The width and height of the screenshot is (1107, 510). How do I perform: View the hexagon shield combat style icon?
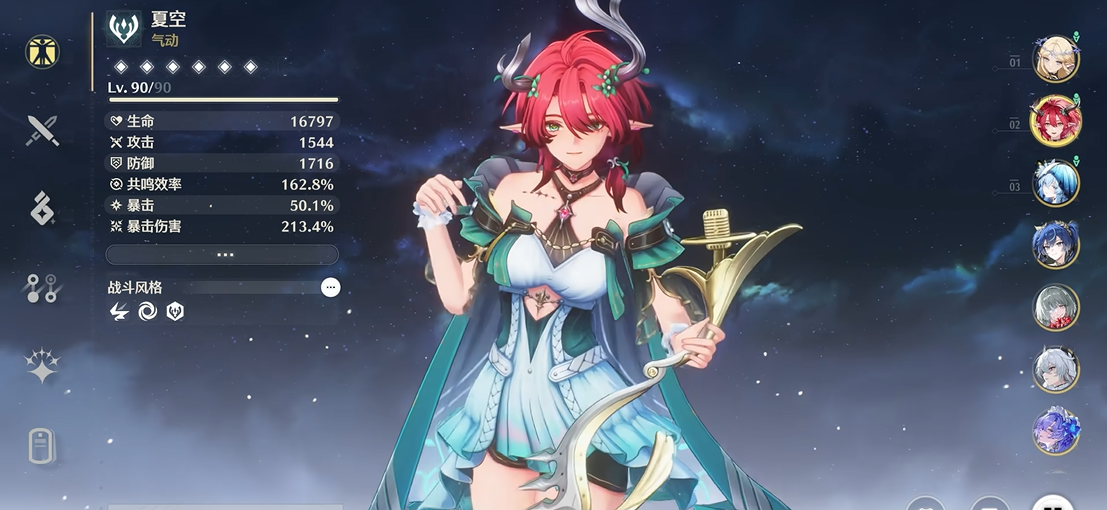tap(175, 312)
